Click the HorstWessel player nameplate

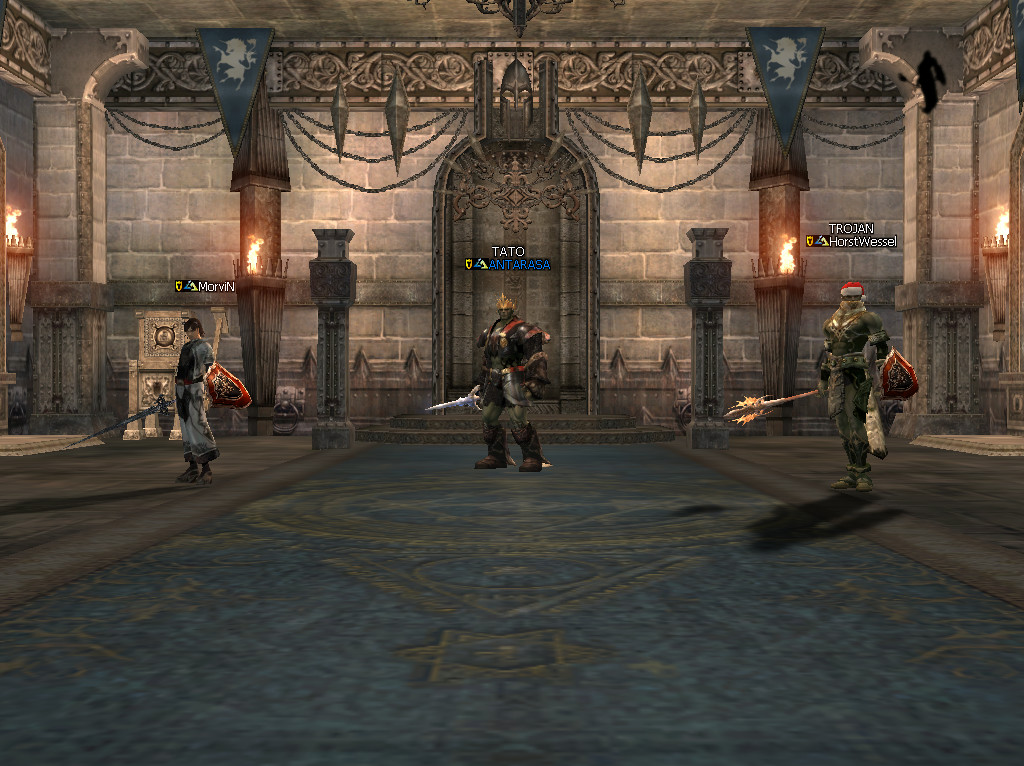coord(862,241)
